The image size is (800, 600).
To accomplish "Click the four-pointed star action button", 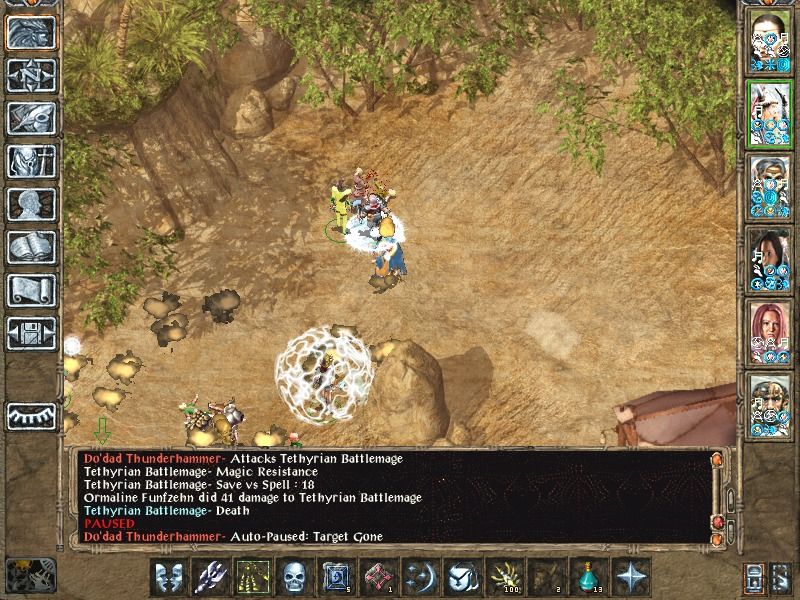I will [x=630, y=577].
